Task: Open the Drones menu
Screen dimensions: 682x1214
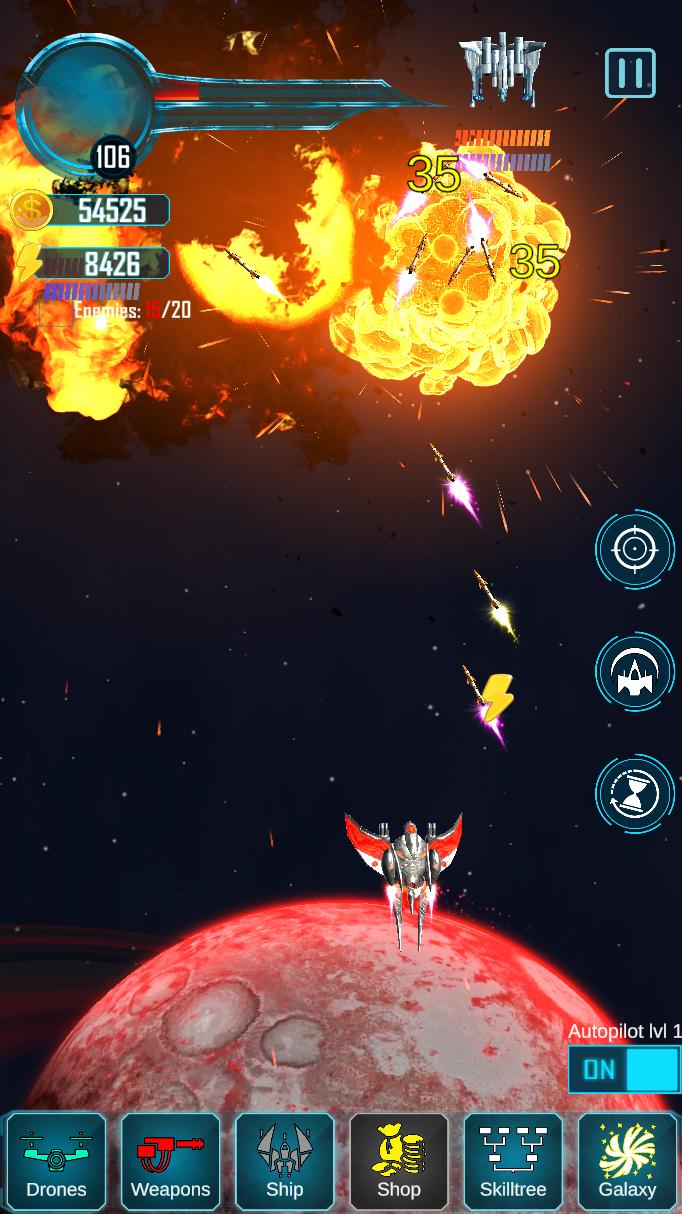Action: click(56, 1161)
